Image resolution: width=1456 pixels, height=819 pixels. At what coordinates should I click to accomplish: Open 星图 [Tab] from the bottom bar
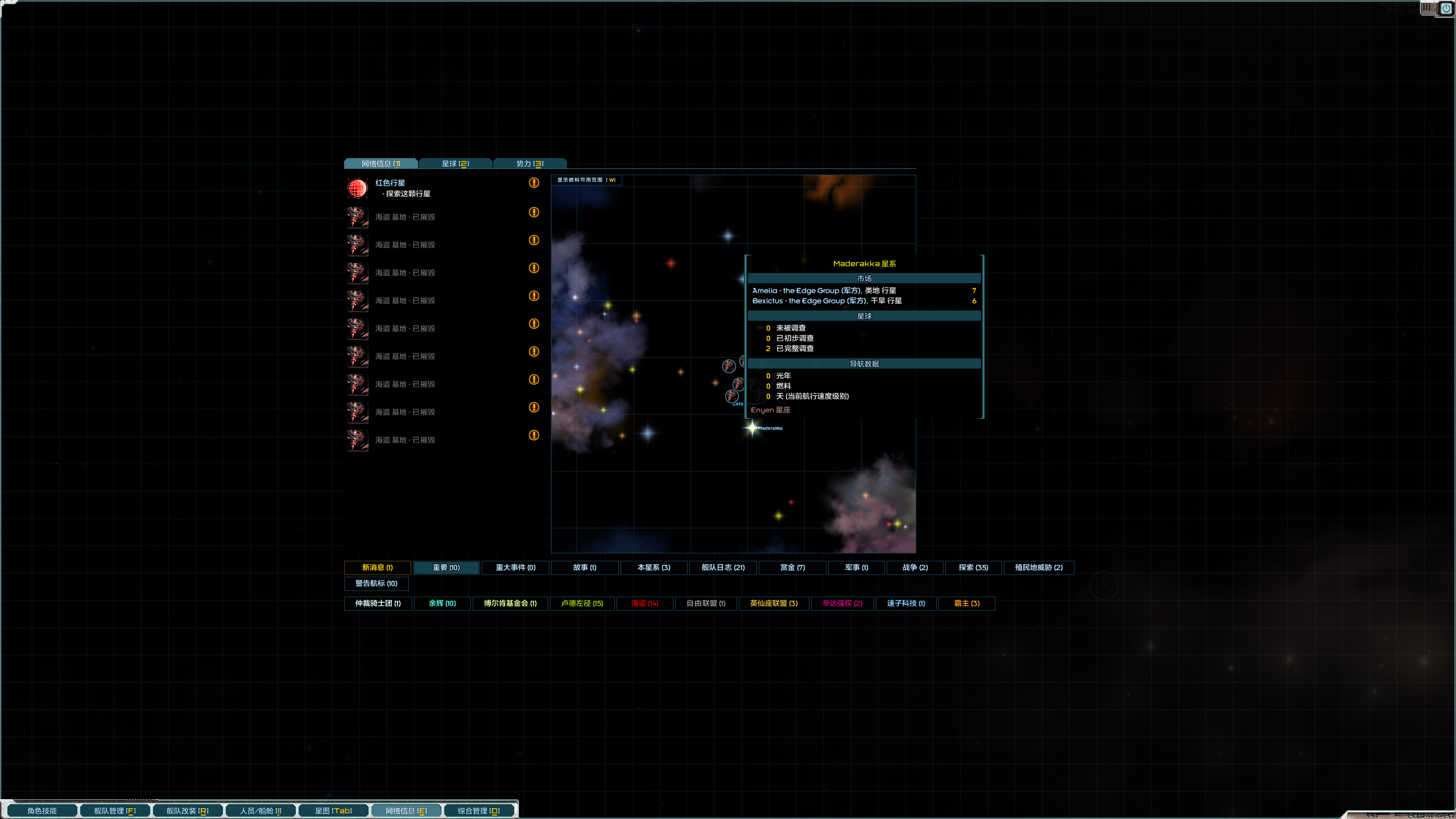333,810
